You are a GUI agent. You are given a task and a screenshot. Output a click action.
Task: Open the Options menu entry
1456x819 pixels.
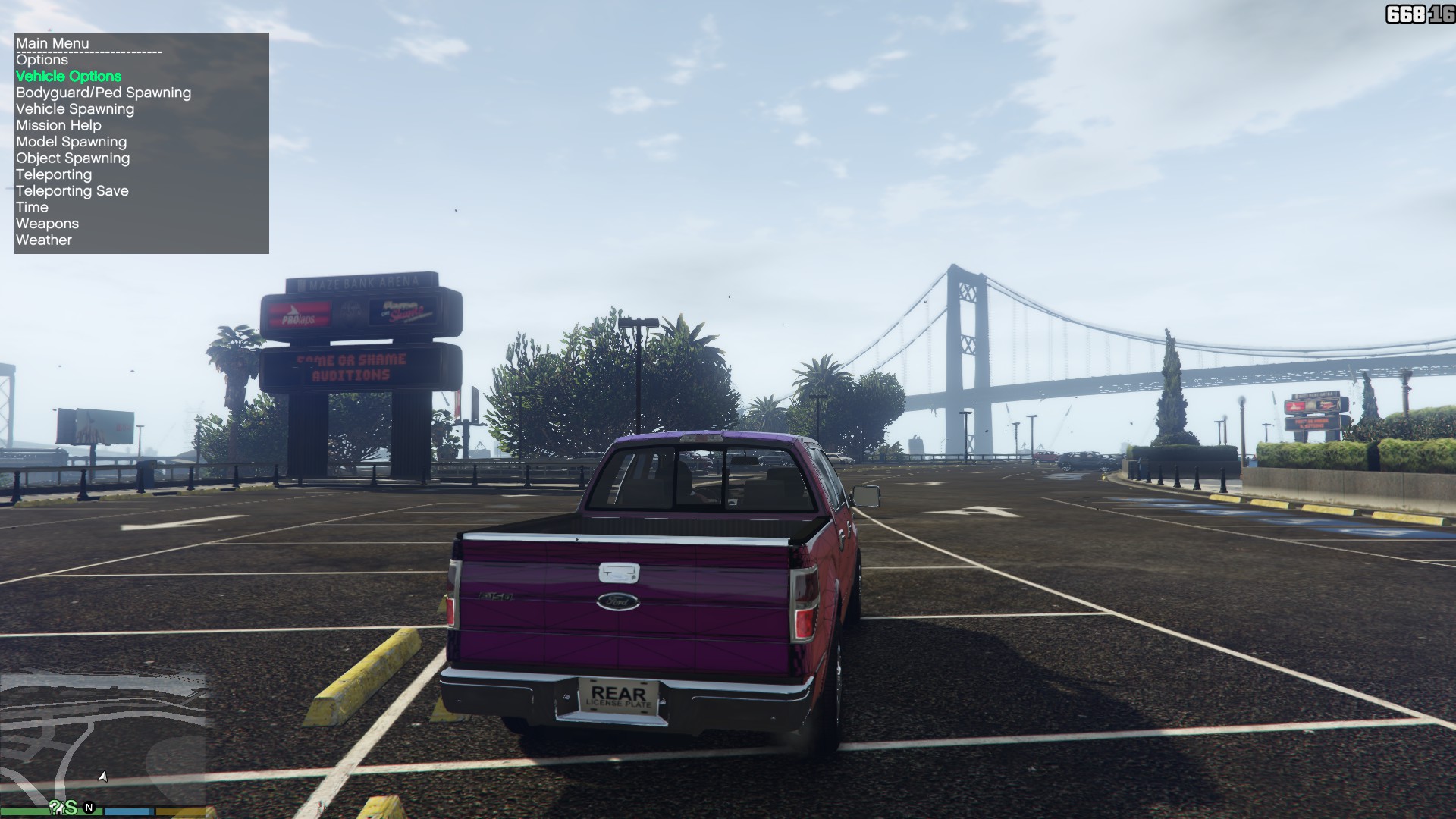coord(42,60)
